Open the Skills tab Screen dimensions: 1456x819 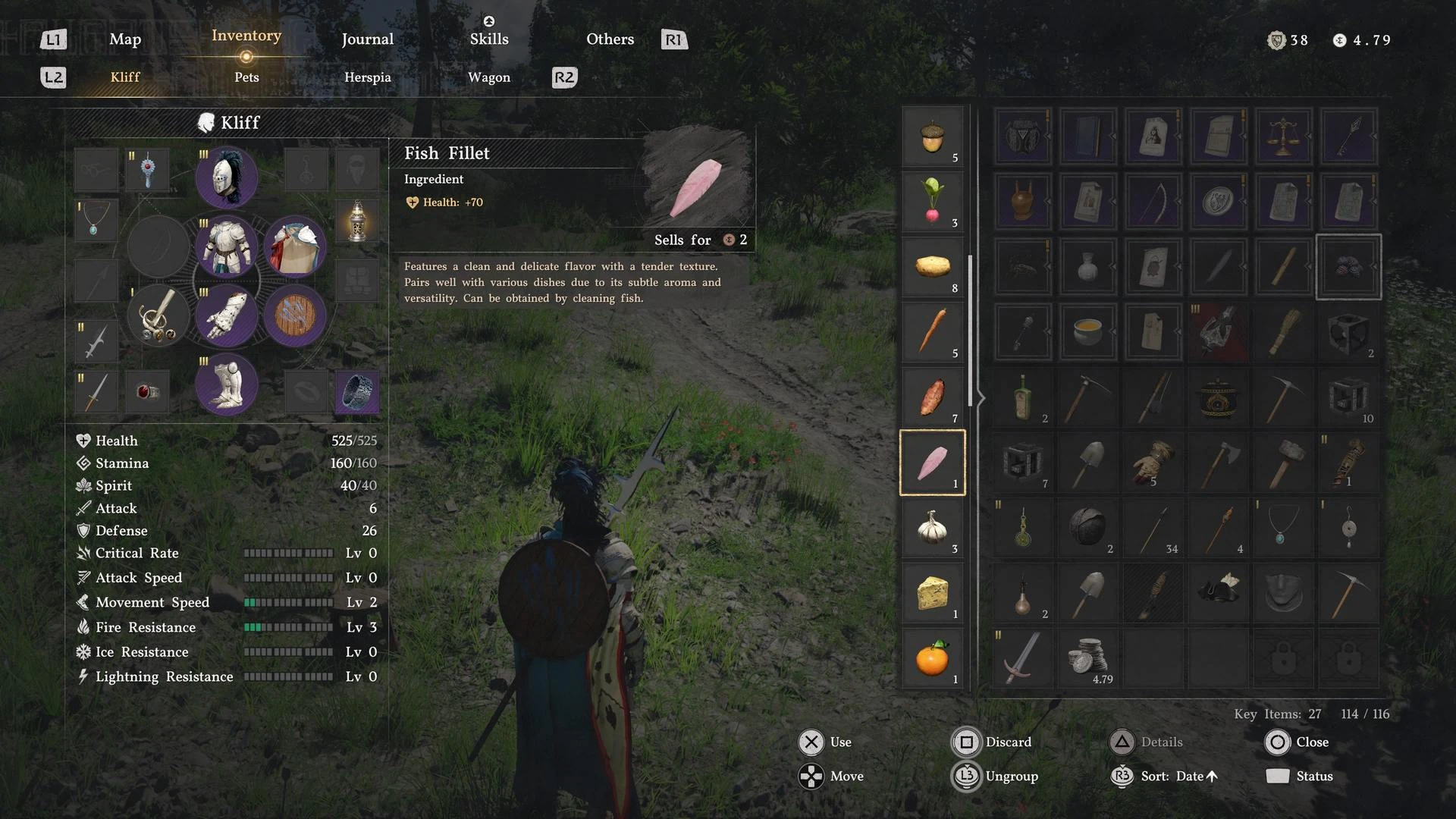[x=488, y=39]
